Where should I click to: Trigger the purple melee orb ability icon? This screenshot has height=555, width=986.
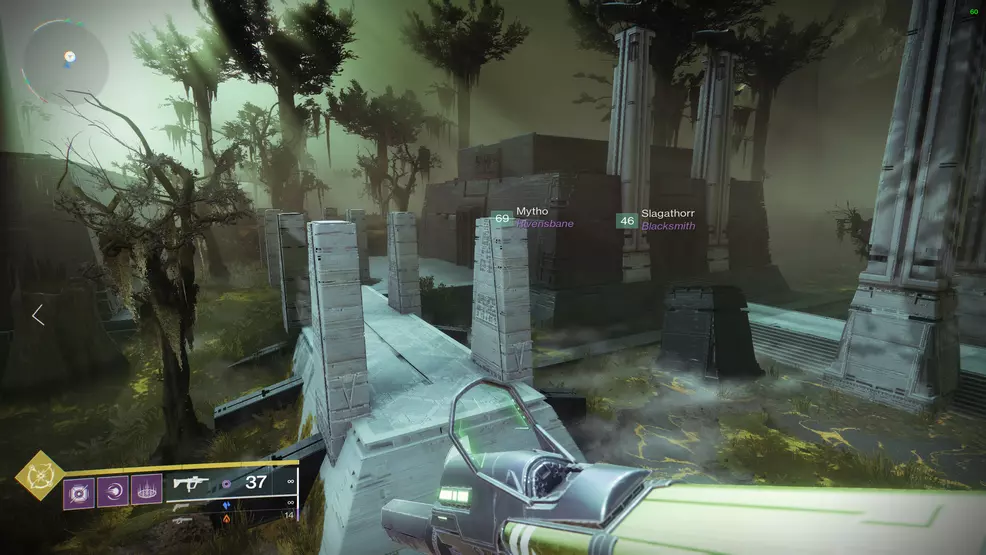point(113,490)
